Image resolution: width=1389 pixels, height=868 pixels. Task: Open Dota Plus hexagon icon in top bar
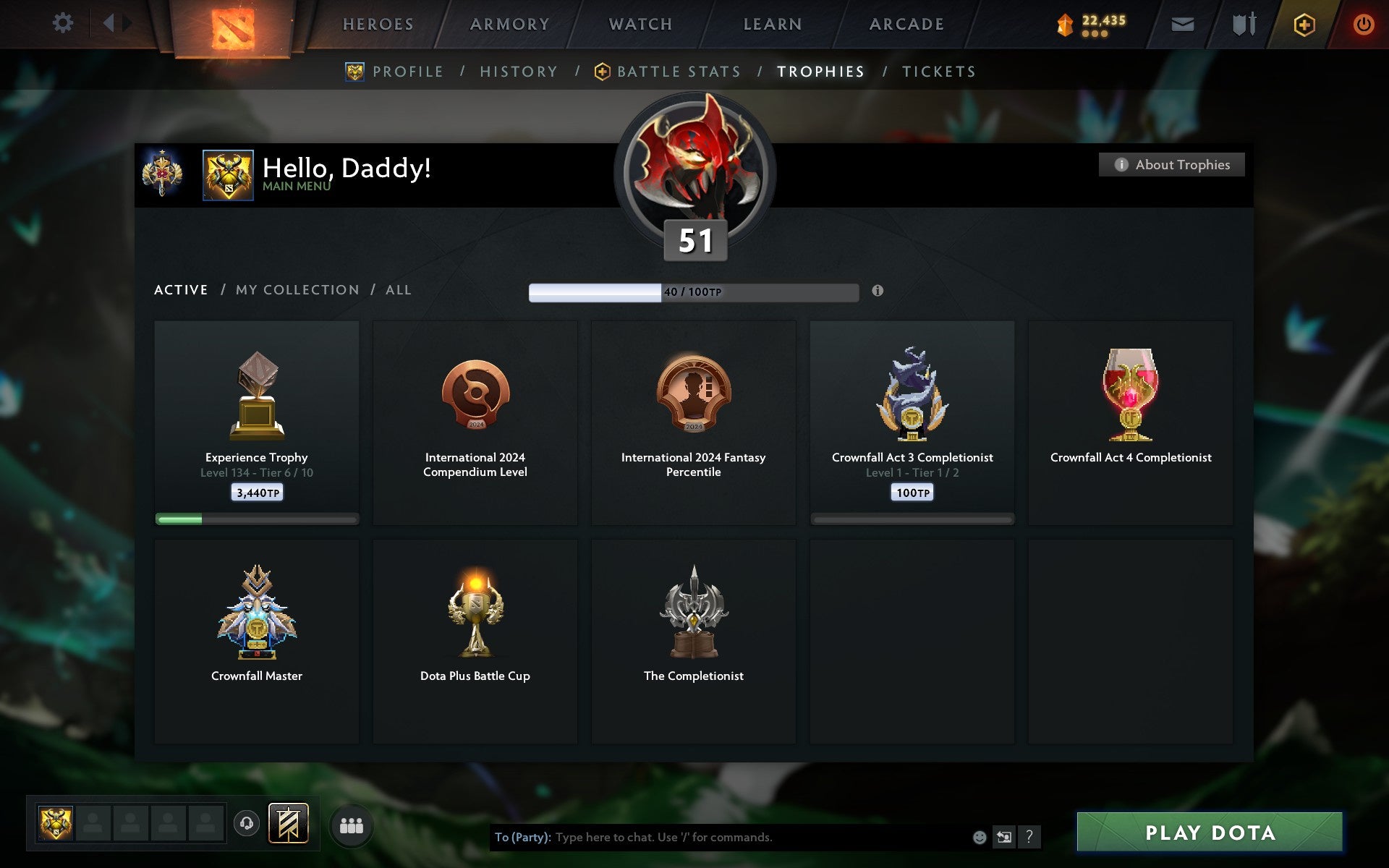[x=1302, y=24]
